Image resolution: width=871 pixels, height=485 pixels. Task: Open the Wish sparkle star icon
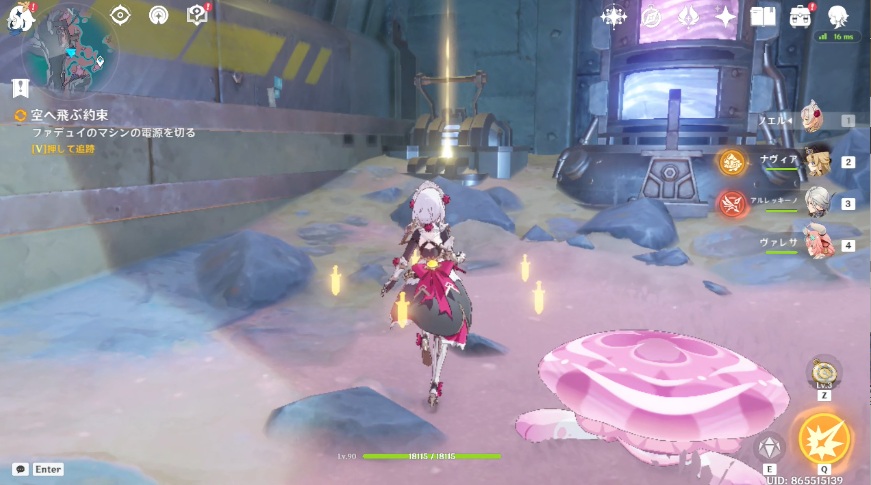[x=725, y=16]
